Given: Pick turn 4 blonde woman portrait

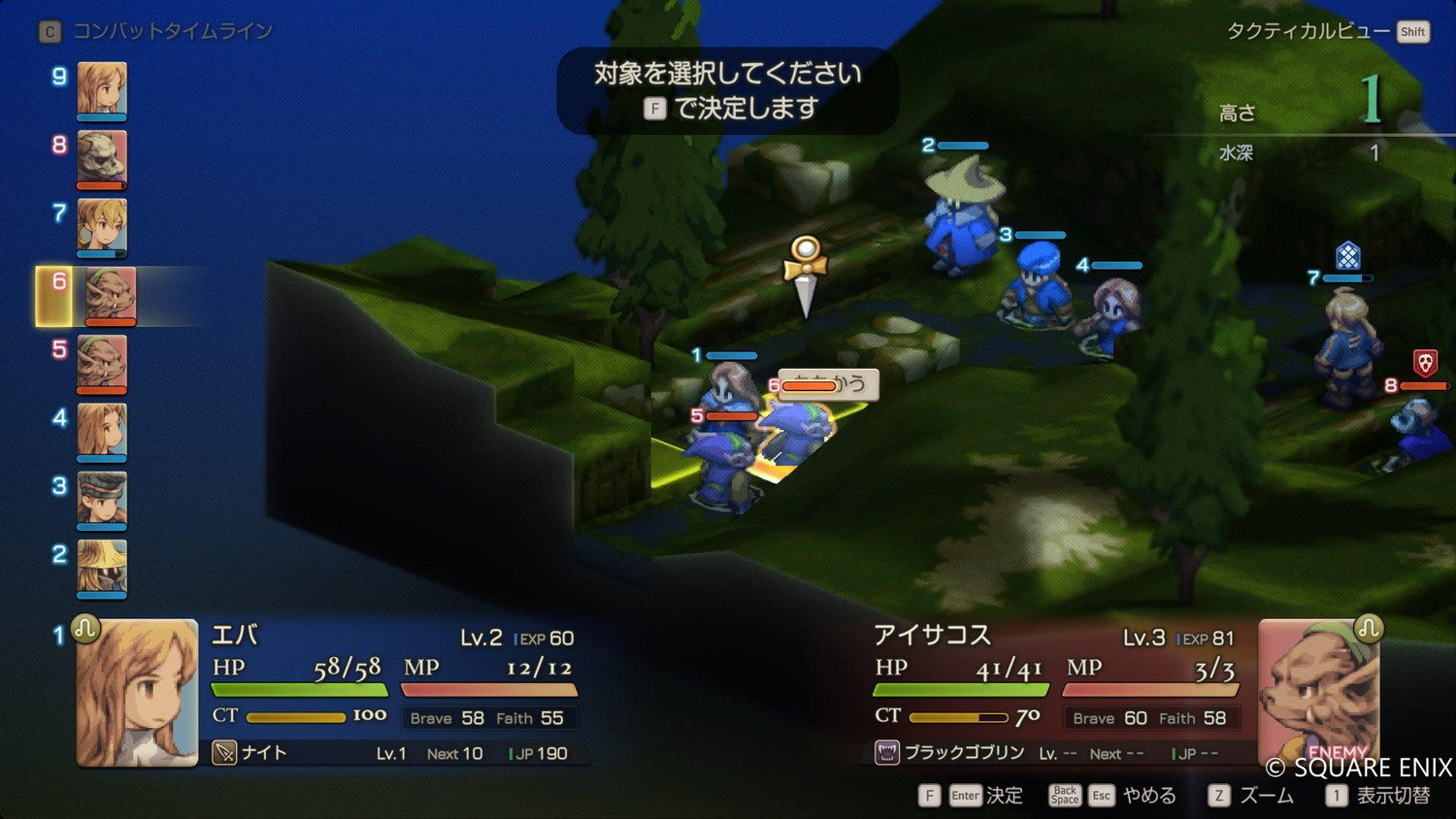Looking at the screenshot, I should pyautogui.click(x=102, y=431).
